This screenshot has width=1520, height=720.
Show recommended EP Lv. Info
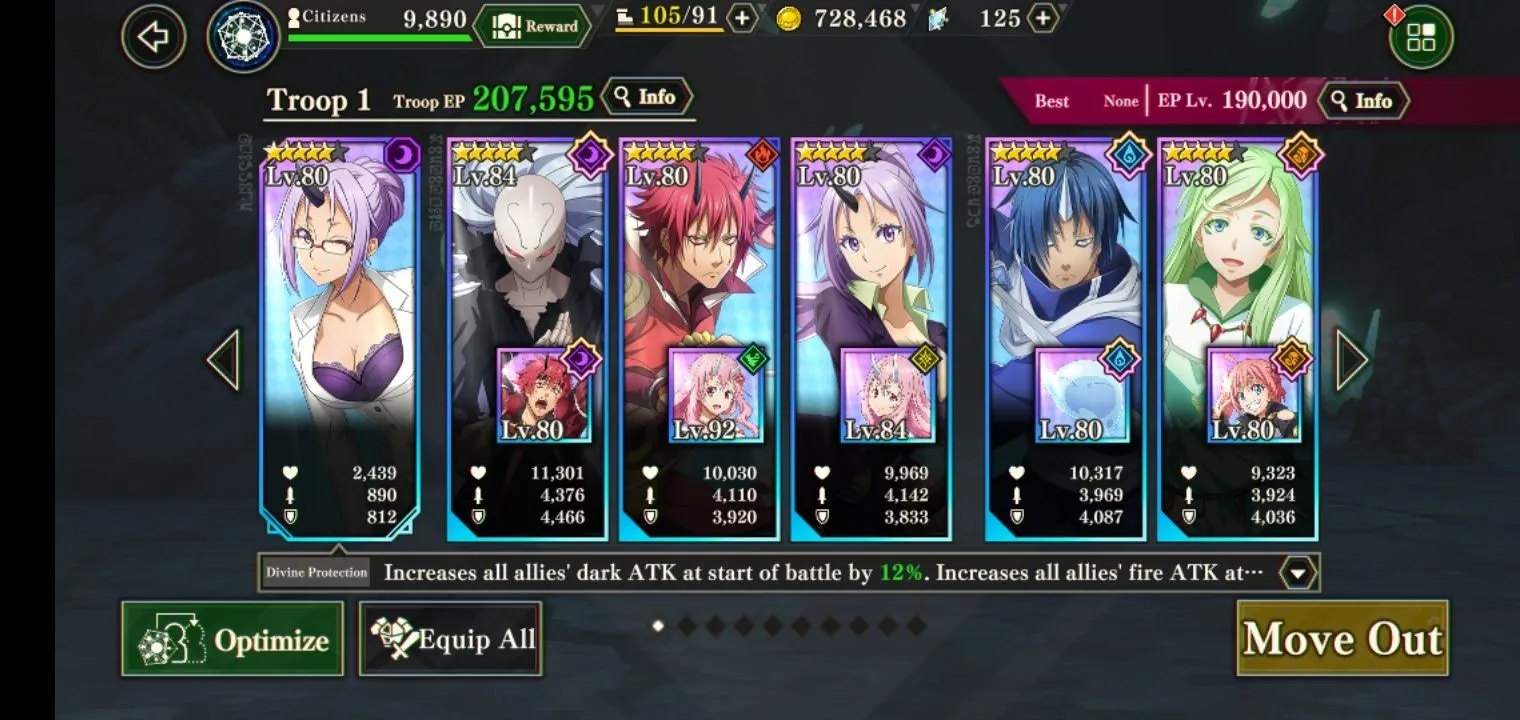point(1363,101)
